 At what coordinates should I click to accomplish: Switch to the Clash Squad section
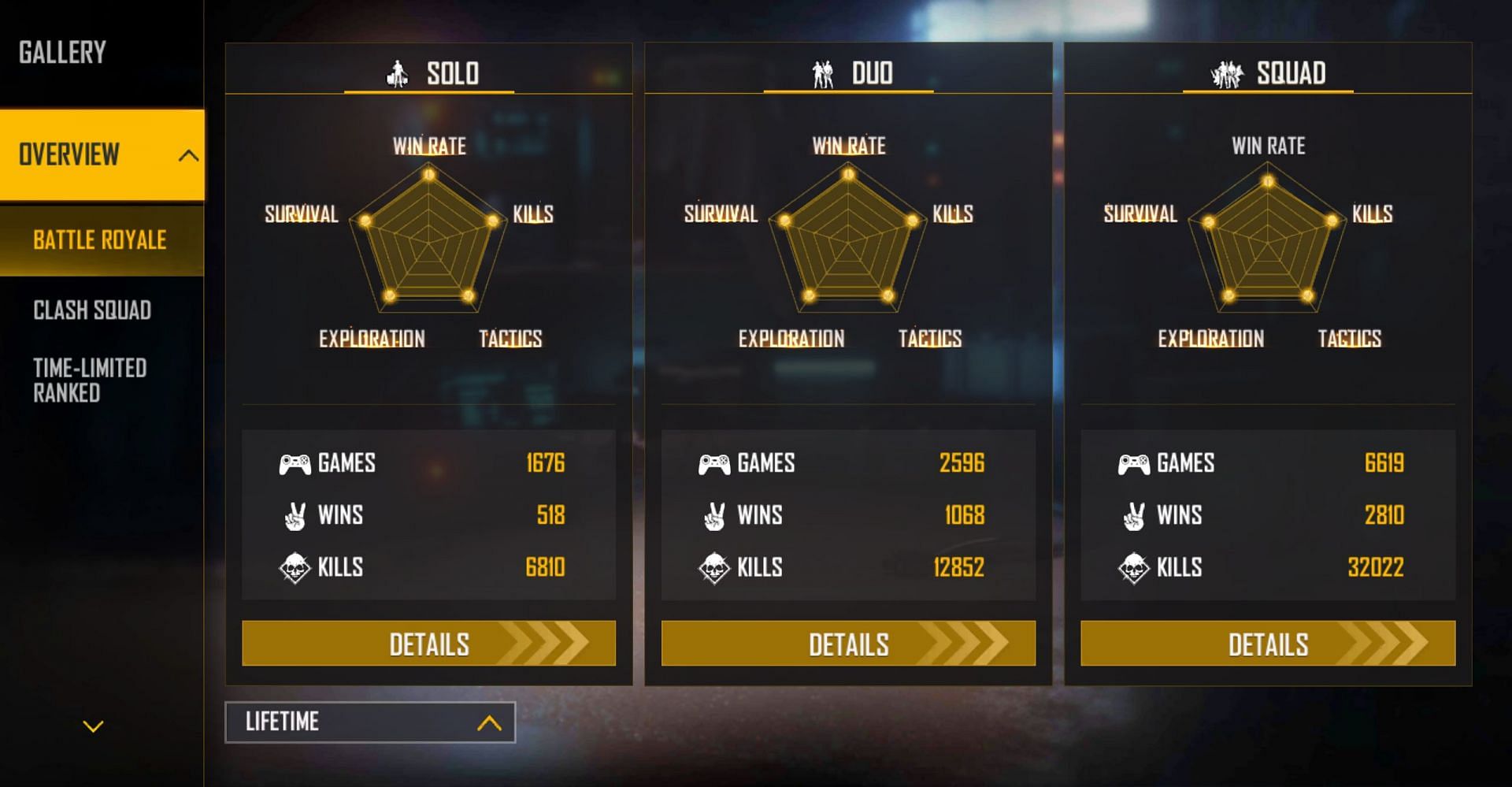point(91,311)
